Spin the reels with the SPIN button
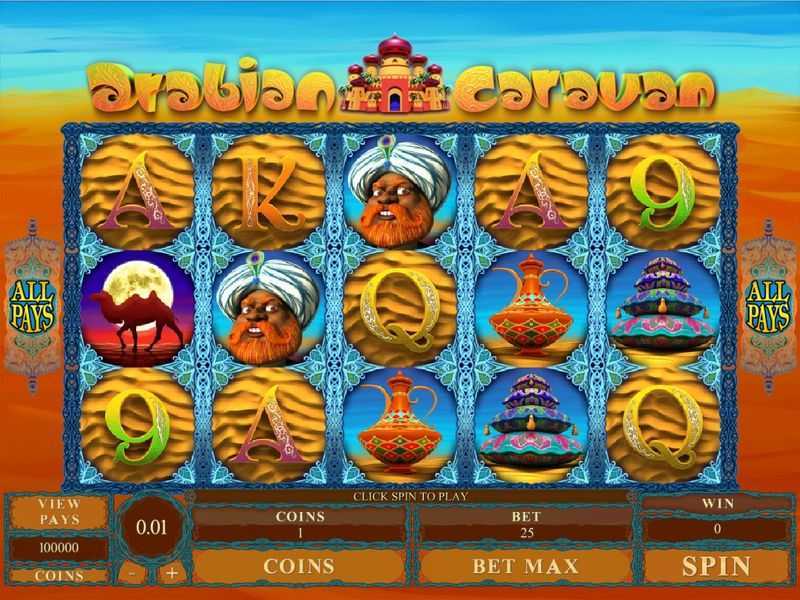 [716, 566]
